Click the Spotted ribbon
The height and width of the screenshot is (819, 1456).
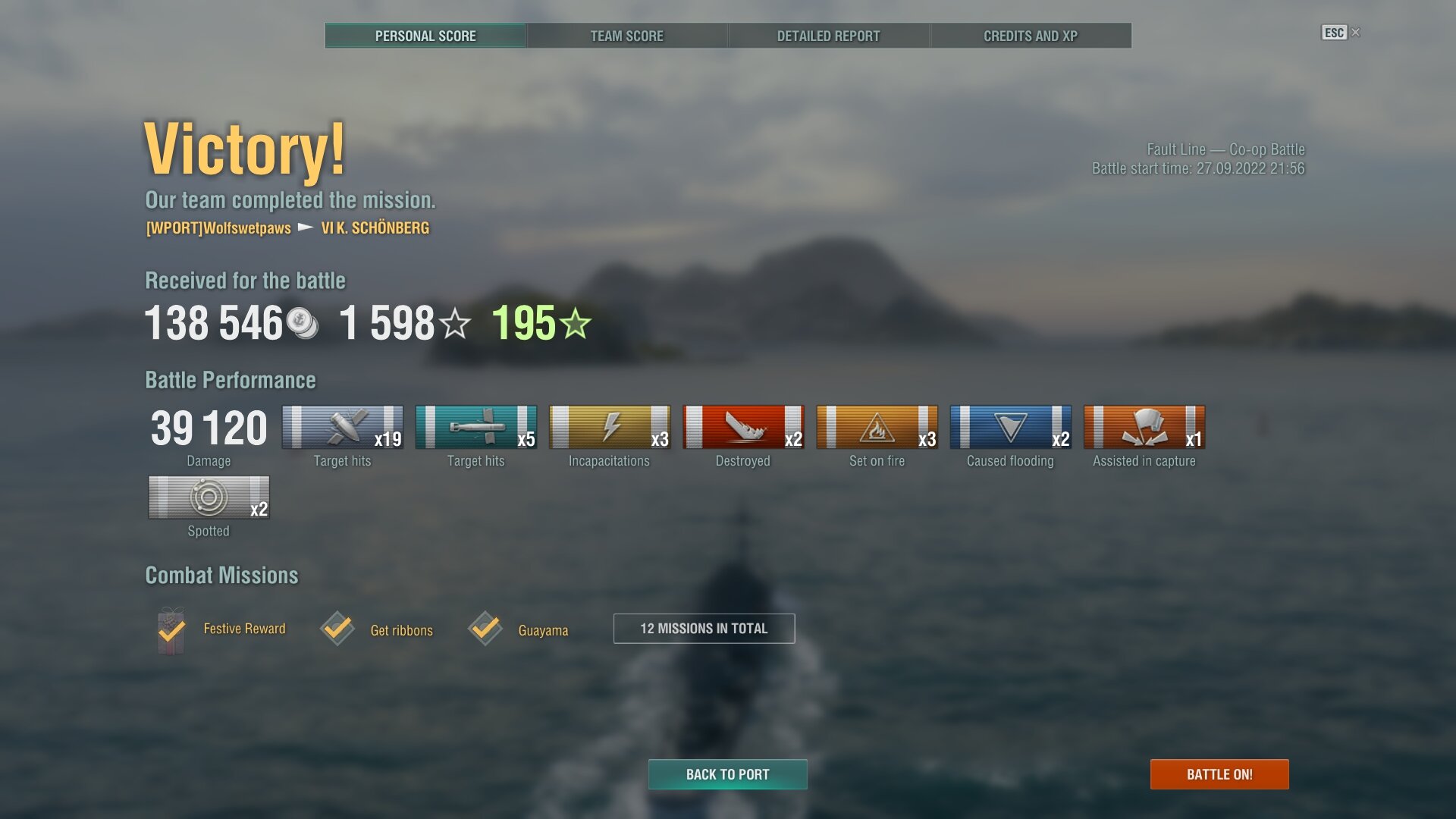(209, 497)
